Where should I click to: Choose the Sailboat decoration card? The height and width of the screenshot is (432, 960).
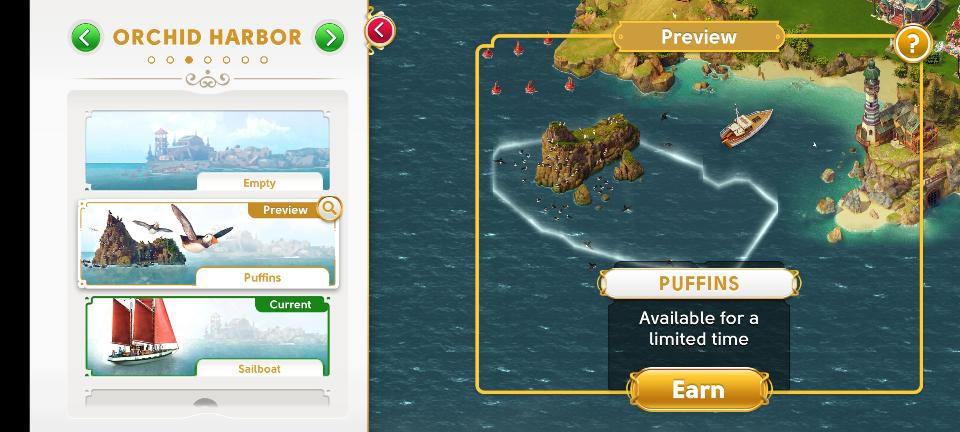coord(207,336)
